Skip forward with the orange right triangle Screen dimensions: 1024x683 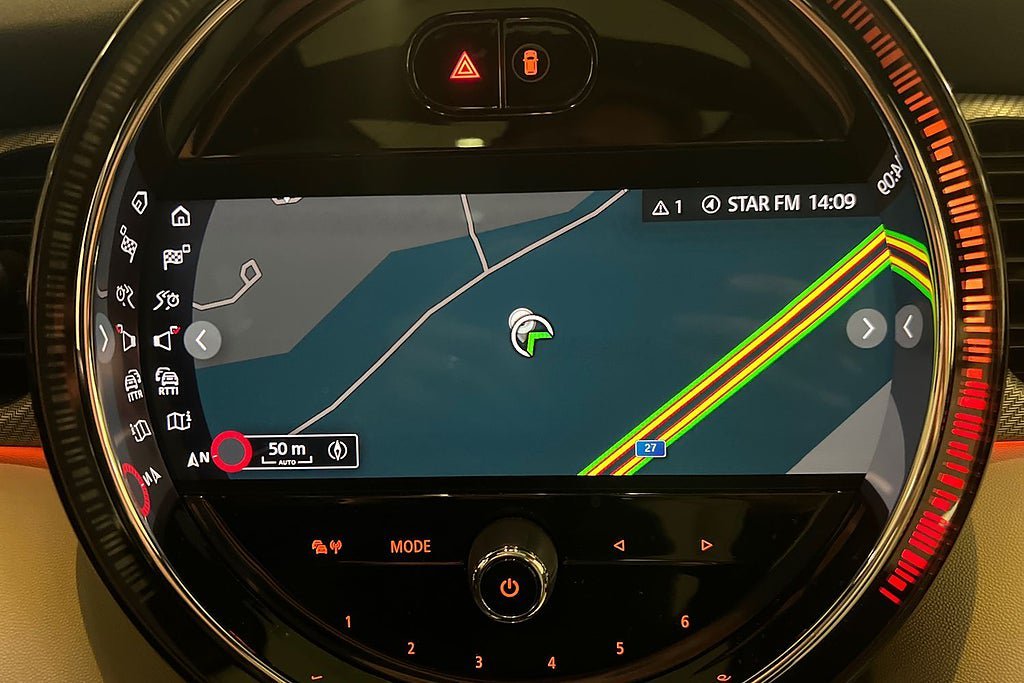[x=706, y=545]
